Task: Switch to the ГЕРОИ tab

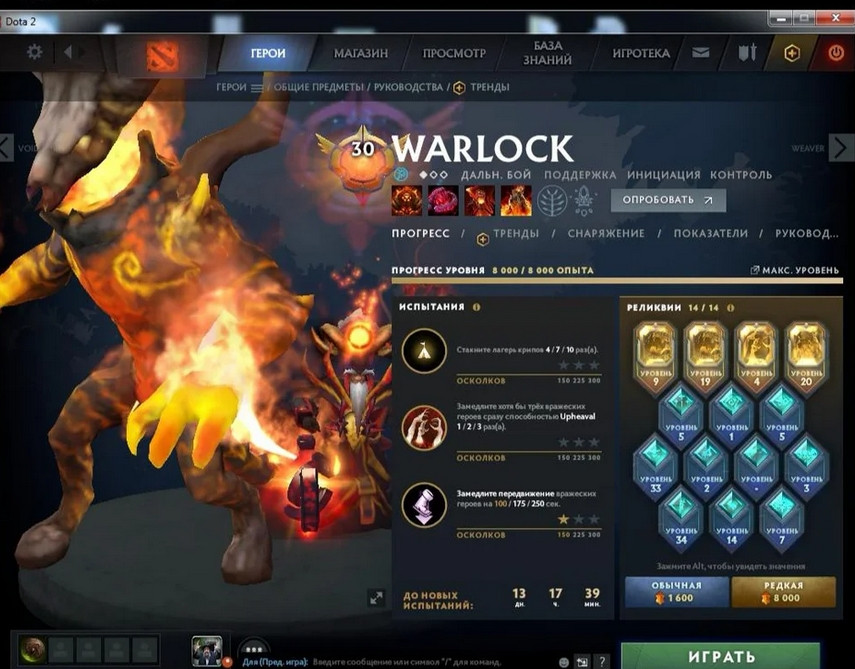Action: (x=268, y=53)
